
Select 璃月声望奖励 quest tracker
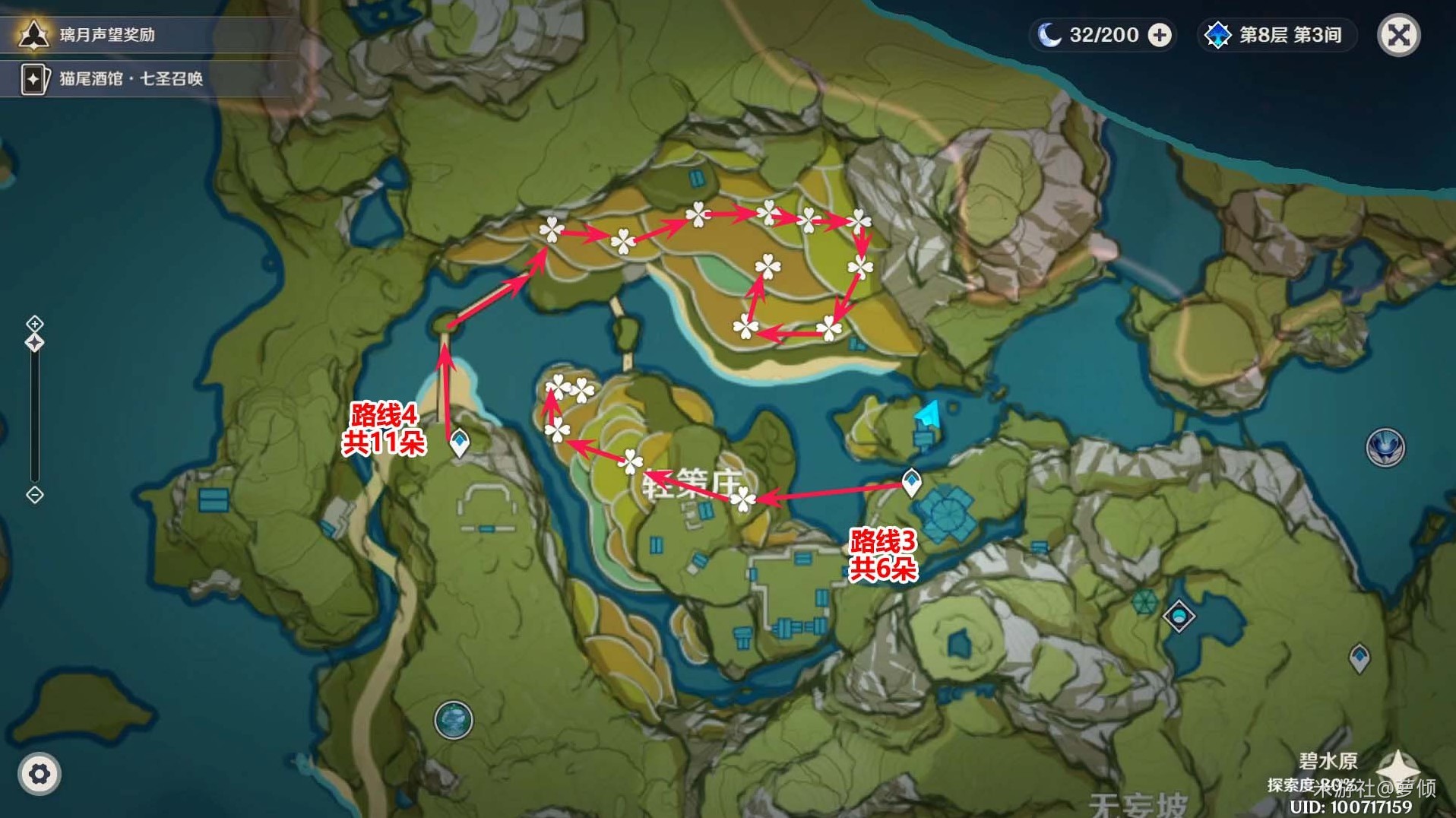106,34
